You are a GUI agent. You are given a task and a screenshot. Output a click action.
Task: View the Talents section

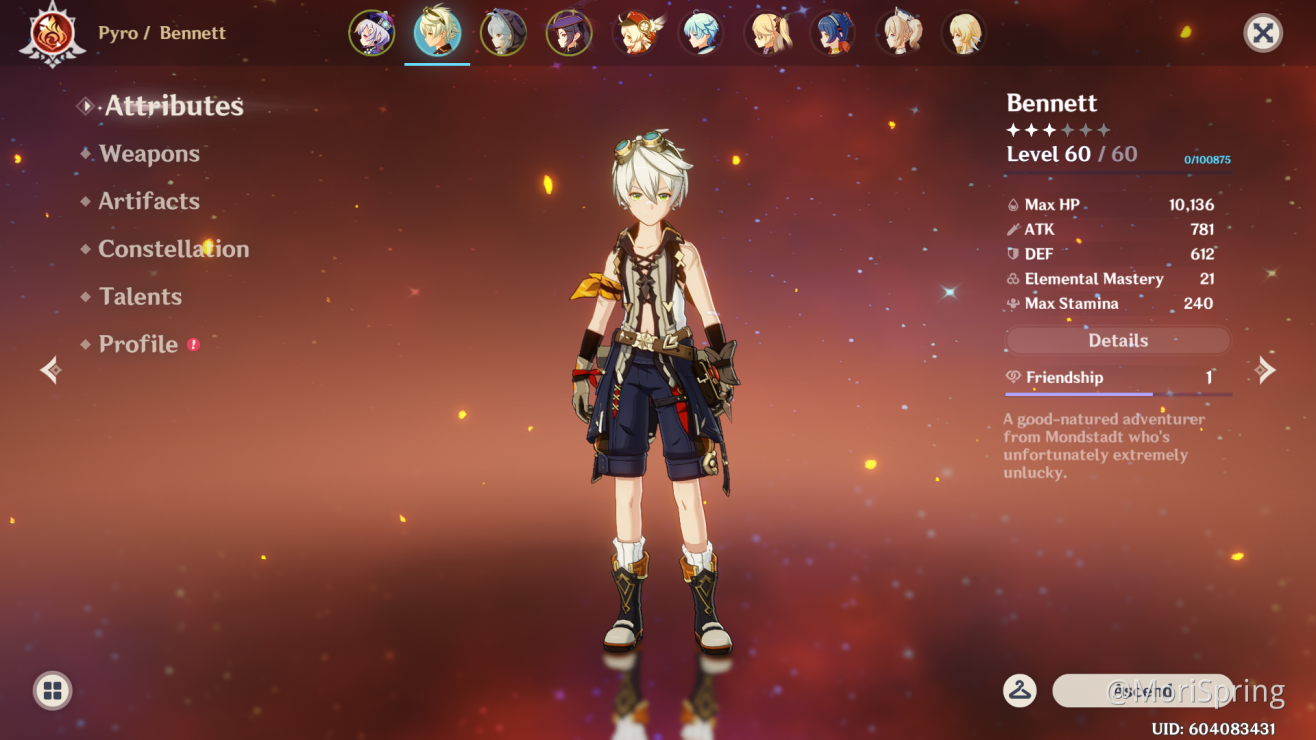click(x=140, y=297)
